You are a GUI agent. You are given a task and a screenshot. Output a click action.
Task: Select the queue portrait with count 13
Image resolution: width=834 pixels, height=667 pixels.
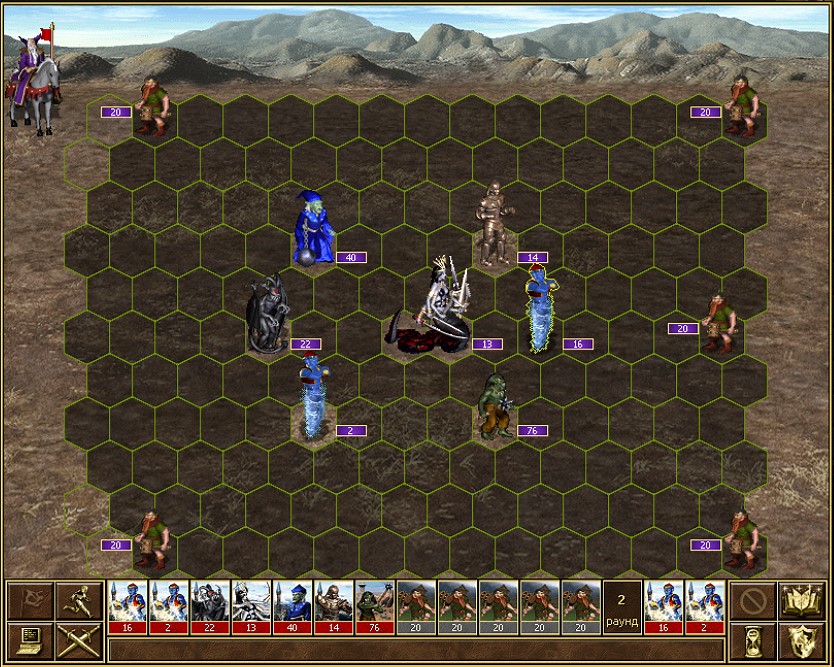coord(251,607)
